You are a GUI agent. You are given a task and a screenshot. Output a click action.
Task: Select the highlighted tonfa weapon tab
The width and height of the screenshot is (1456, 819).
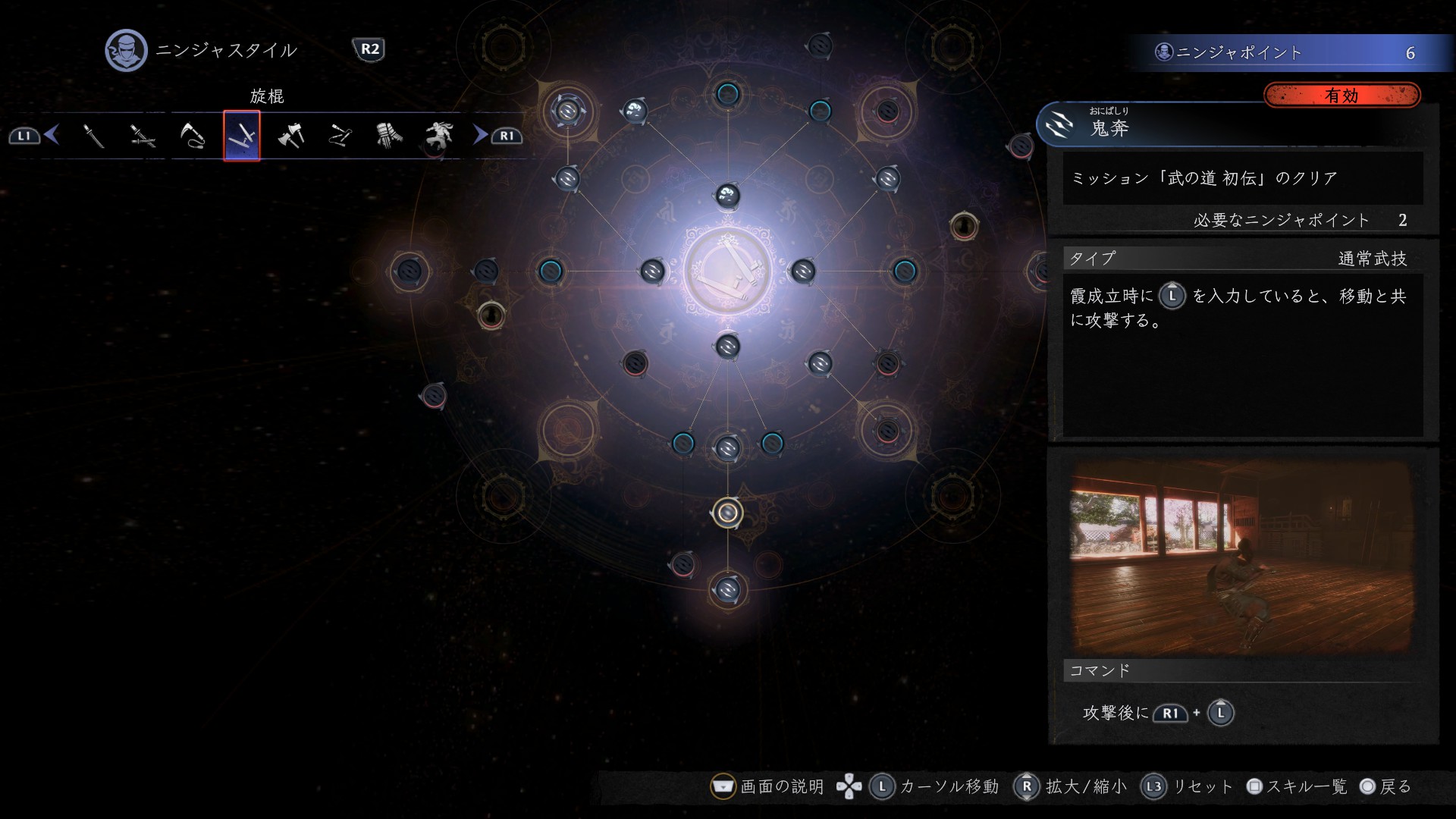tap(242, 136)
